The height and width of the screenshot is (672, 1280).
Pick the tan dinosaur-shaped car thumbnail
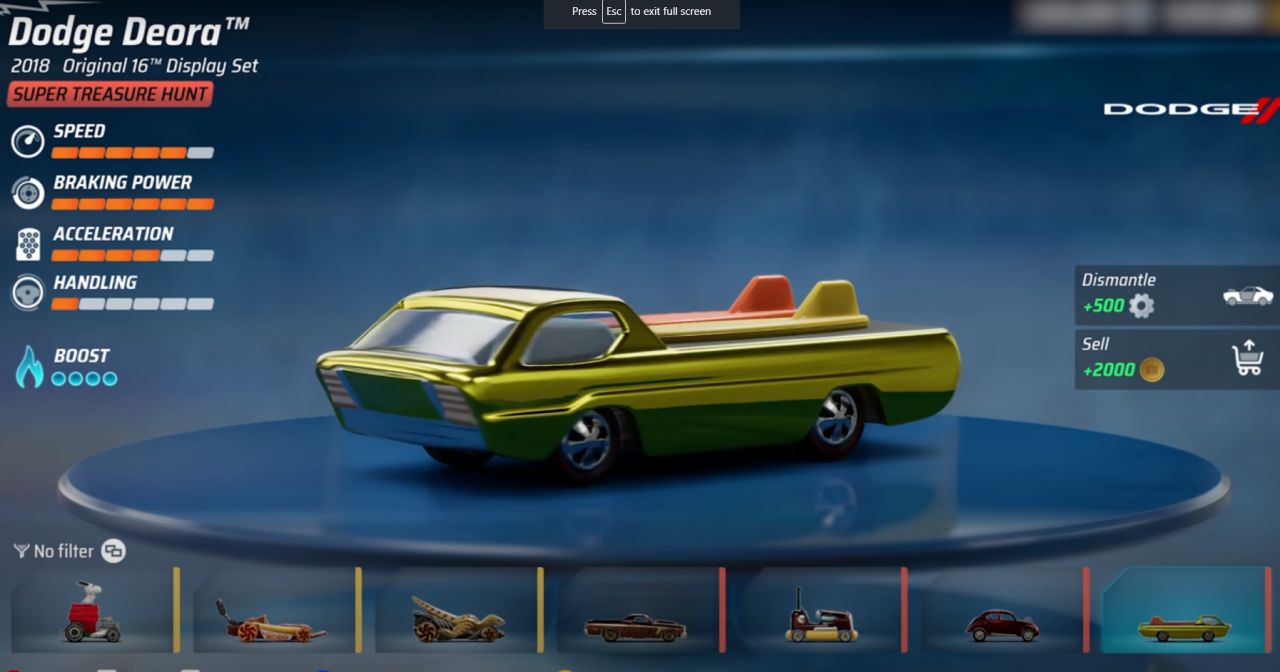(x=458, y=612)
